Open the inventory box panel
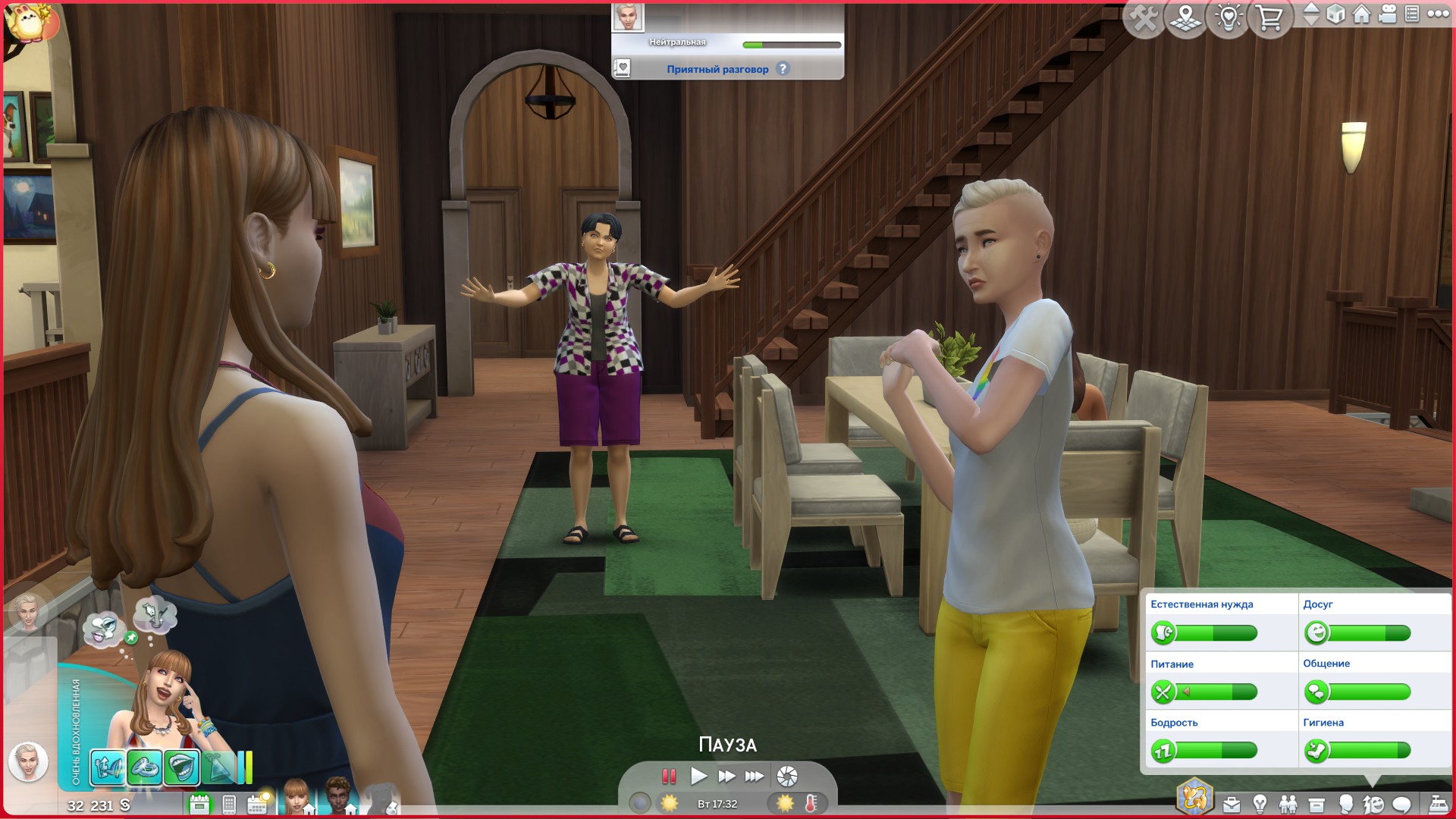The height and width of the screenshot is (819, 1456). tap(1316, 804)
